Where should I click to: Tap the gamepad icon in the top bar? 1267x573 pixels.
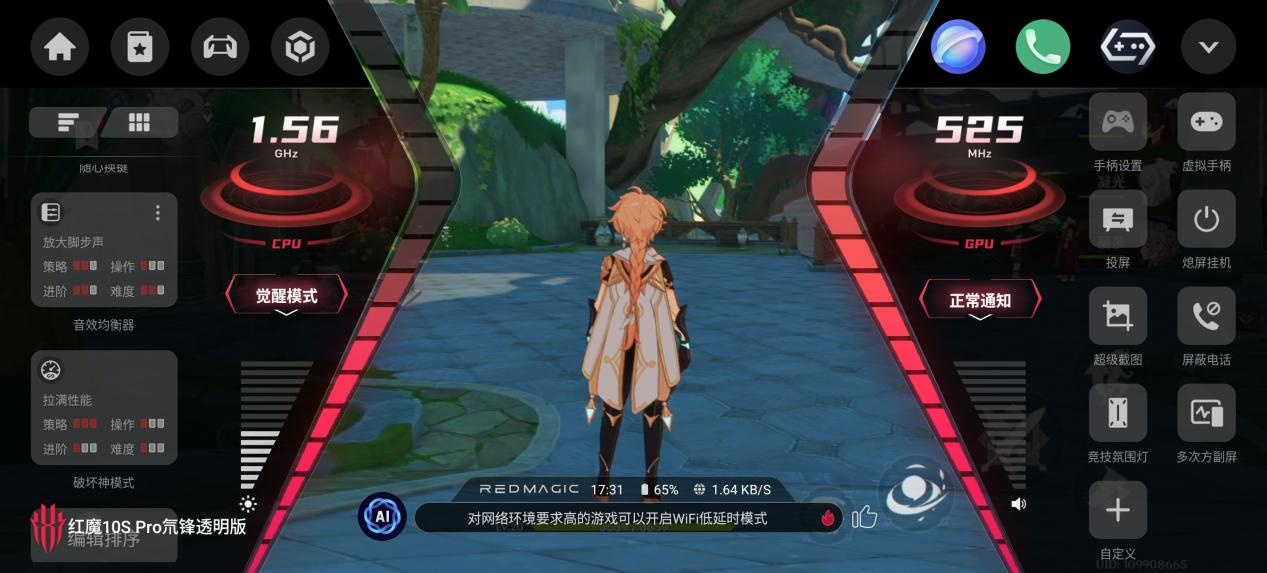[x=220, y=47]
